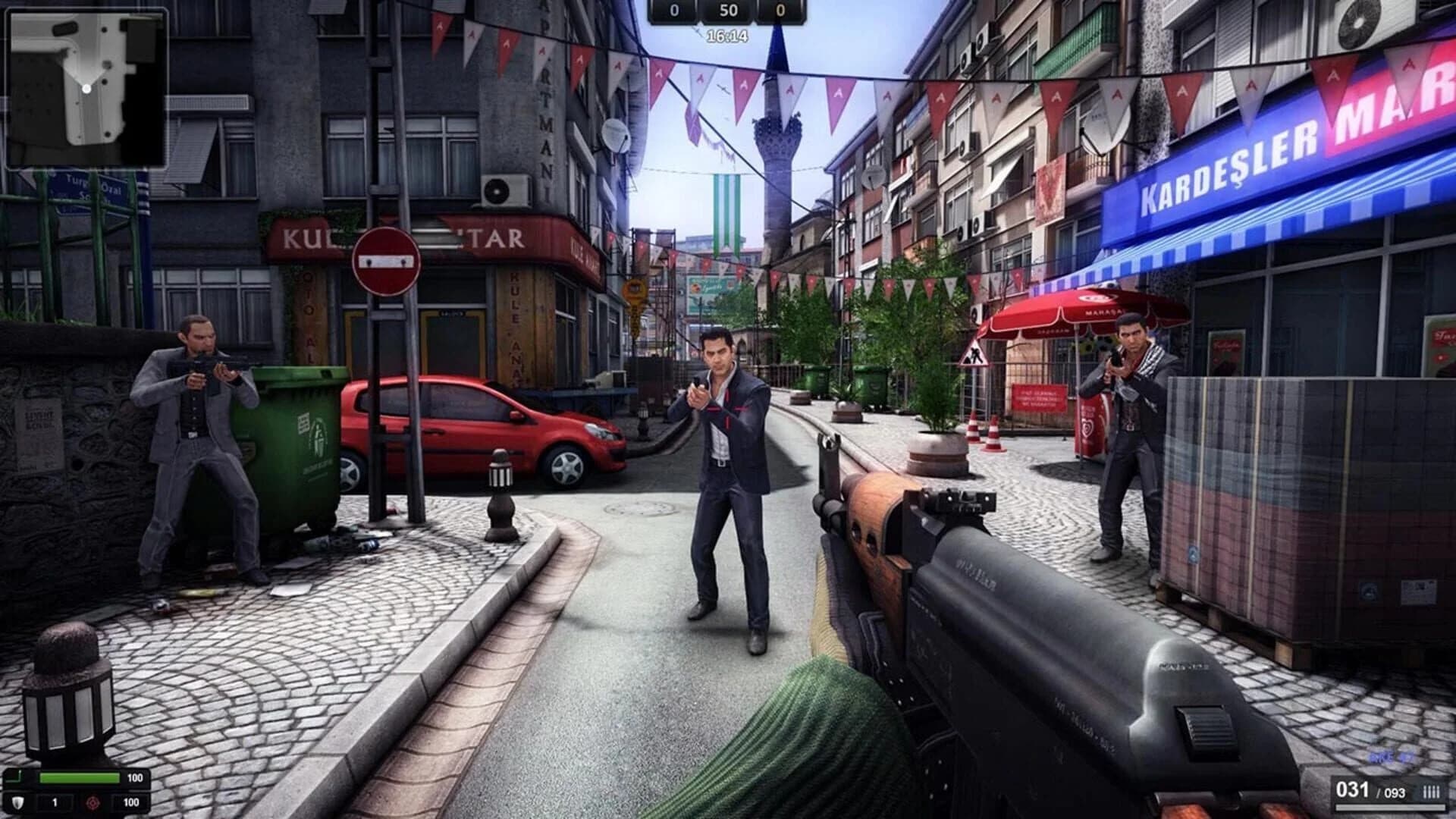Select the red crosshair icon near armor value

click(93, 804)
